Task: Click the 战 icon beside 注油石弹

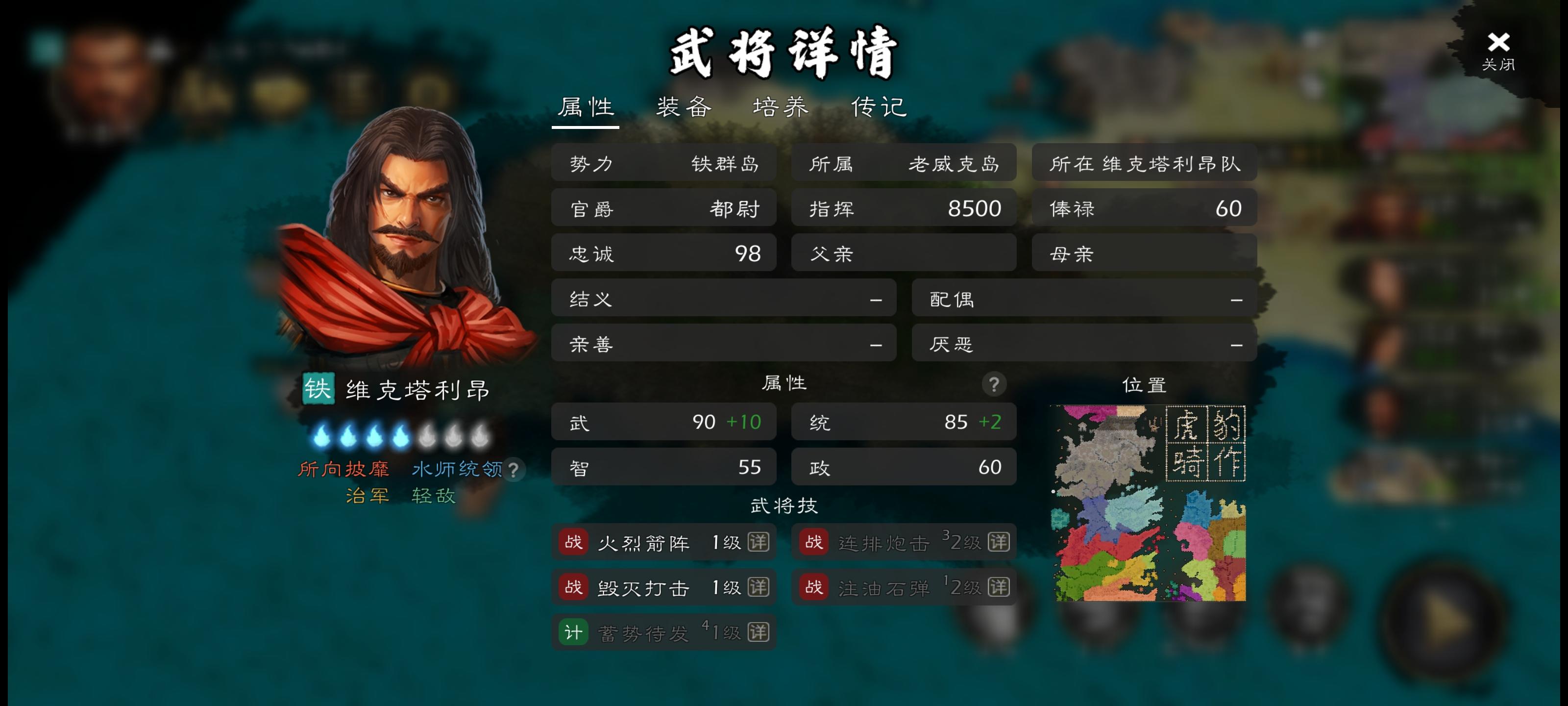Action: (813, 587)
